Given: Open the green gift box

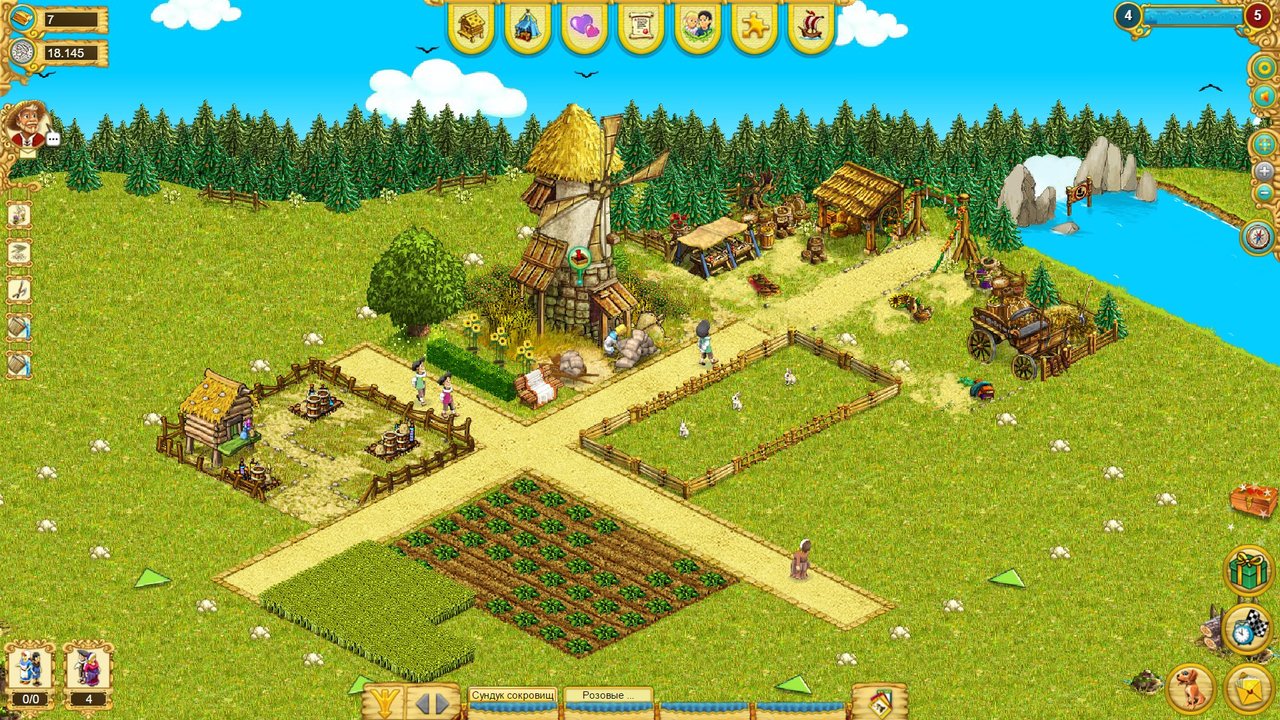Looking at the screenshot, I should tap(1247, 571).
